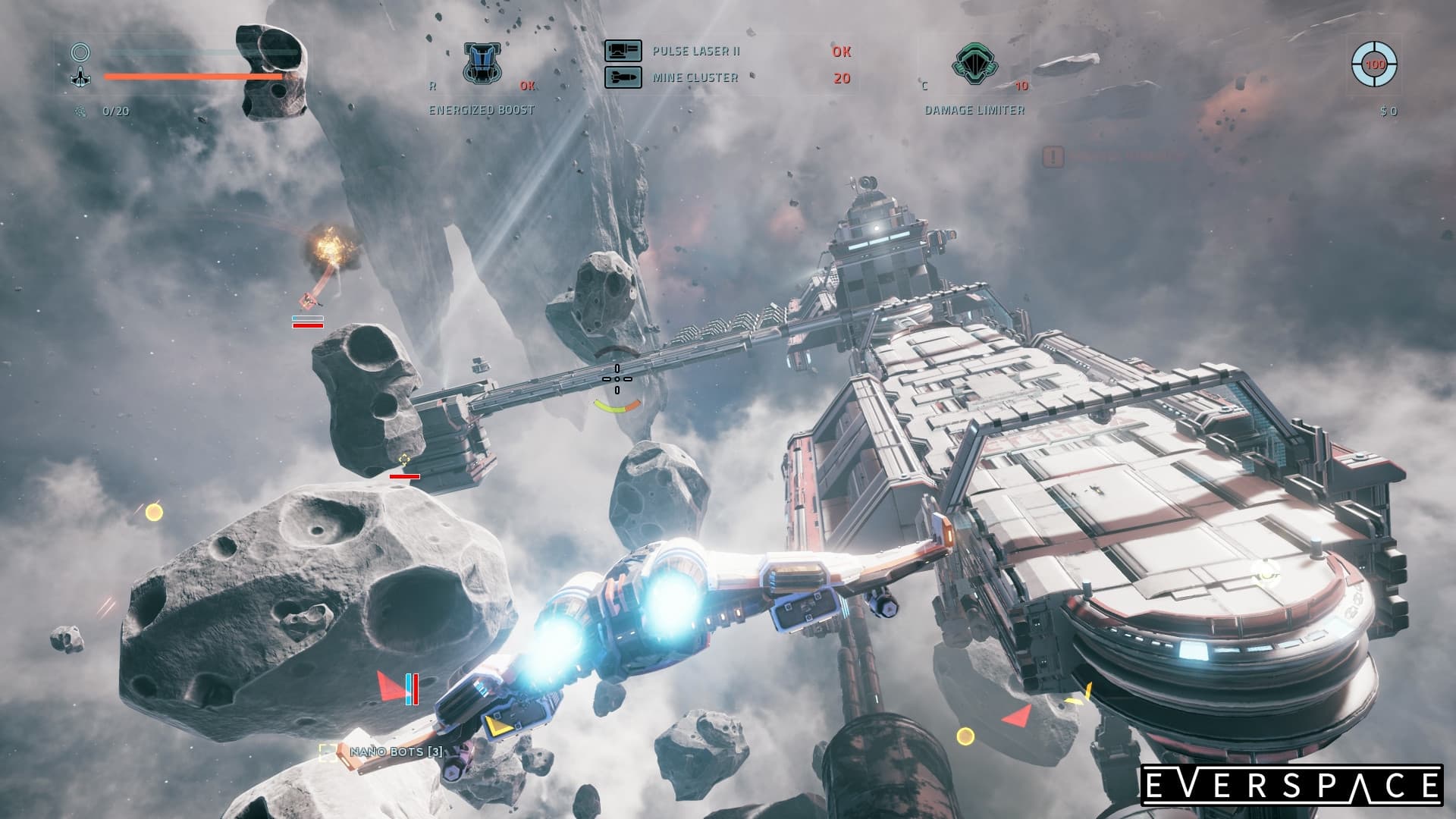This screenshot has height=819, width=1456.
Task: Select the ENERGIZED BOOST label text
Action: coord(482,108)
